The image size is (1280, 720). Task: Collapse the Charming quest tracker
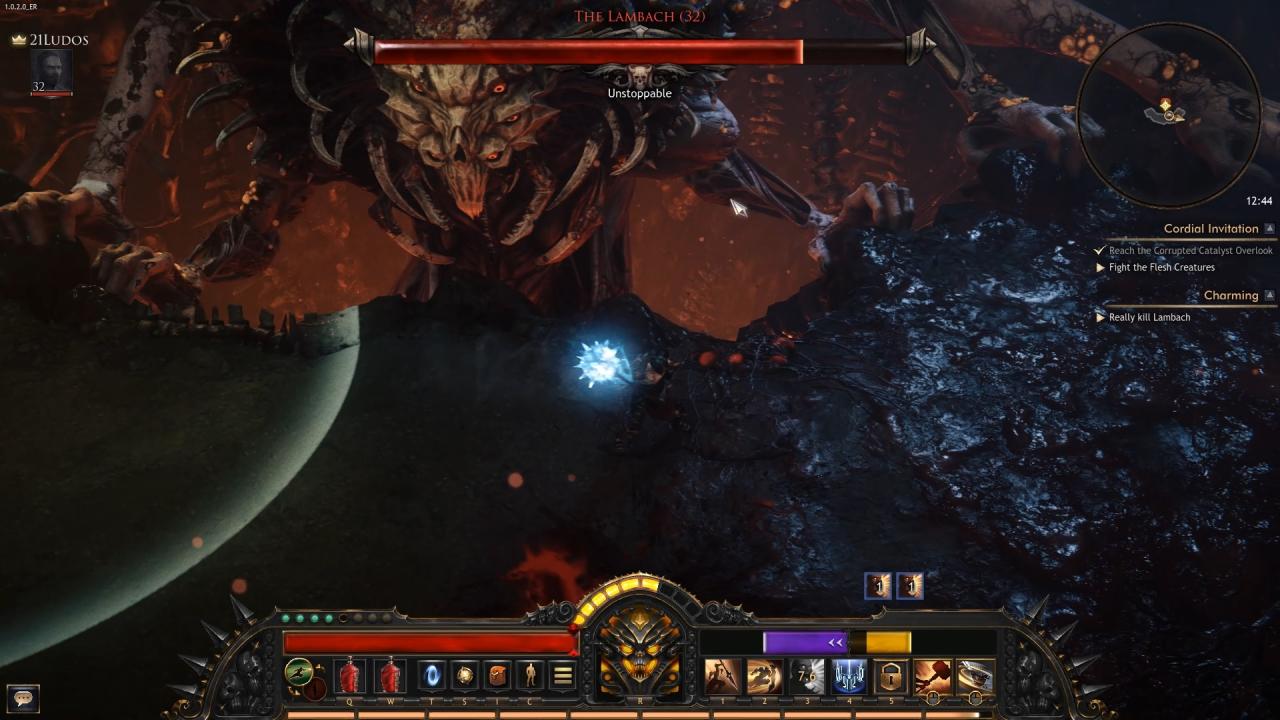(1269, 296)
